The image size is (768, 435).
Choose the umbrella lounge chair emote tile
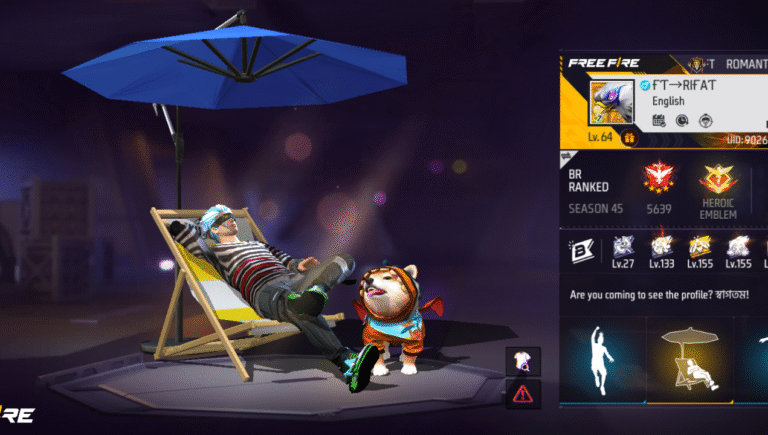pyautogui.click(x=689, y=362)
